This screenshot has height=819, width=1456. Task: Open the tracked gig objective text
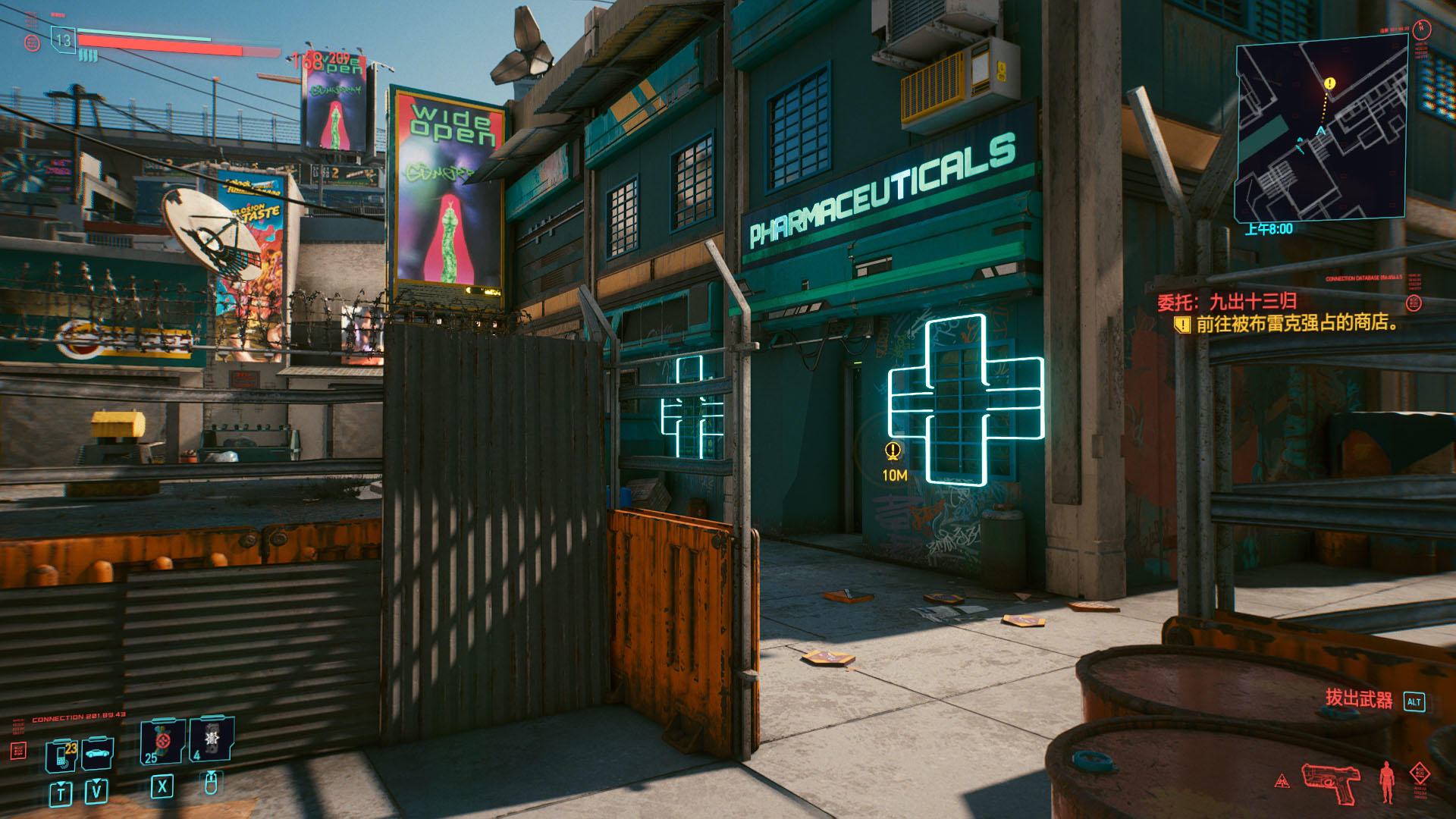click(1295, 324)
